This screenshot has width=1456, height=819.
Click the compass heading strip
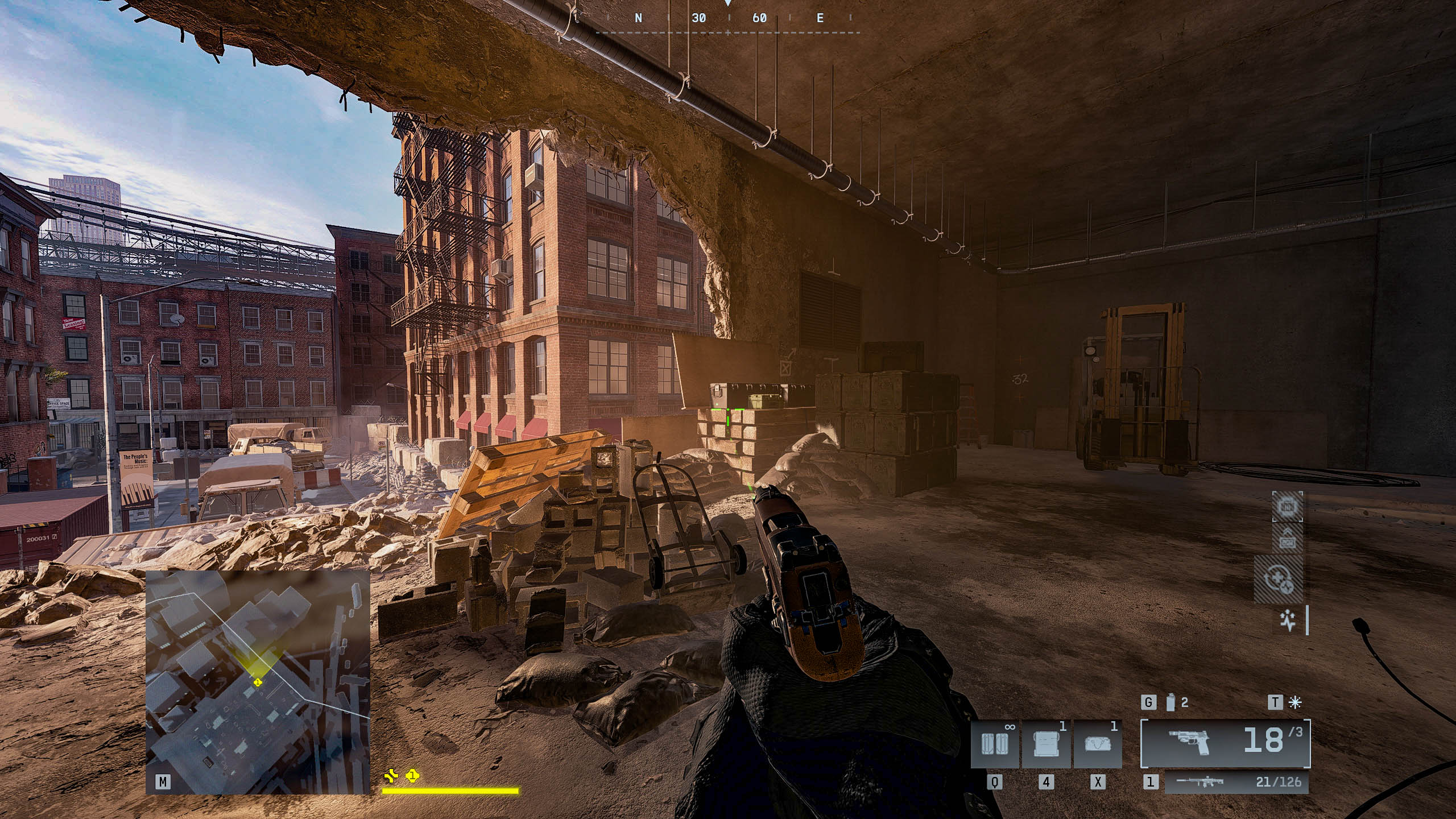click(x=728, y=18)
